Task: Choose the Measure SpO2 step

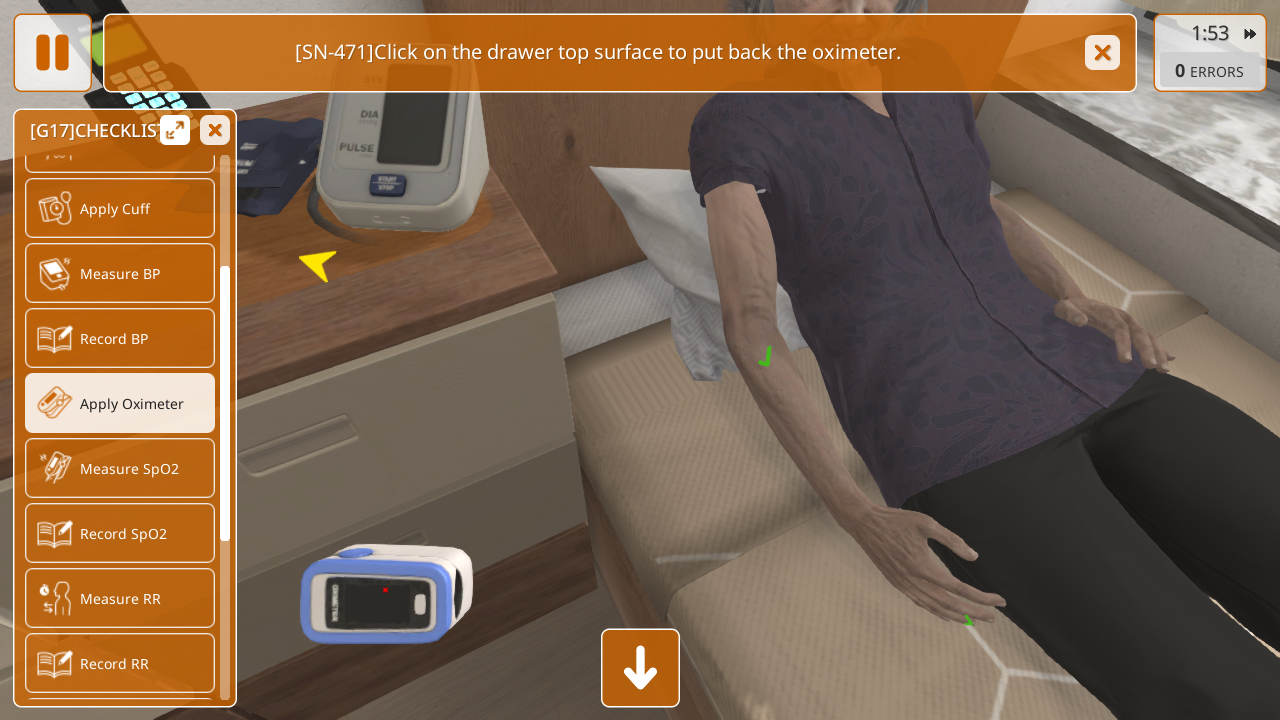Action: pyautogui.click(x=120, y=469)
